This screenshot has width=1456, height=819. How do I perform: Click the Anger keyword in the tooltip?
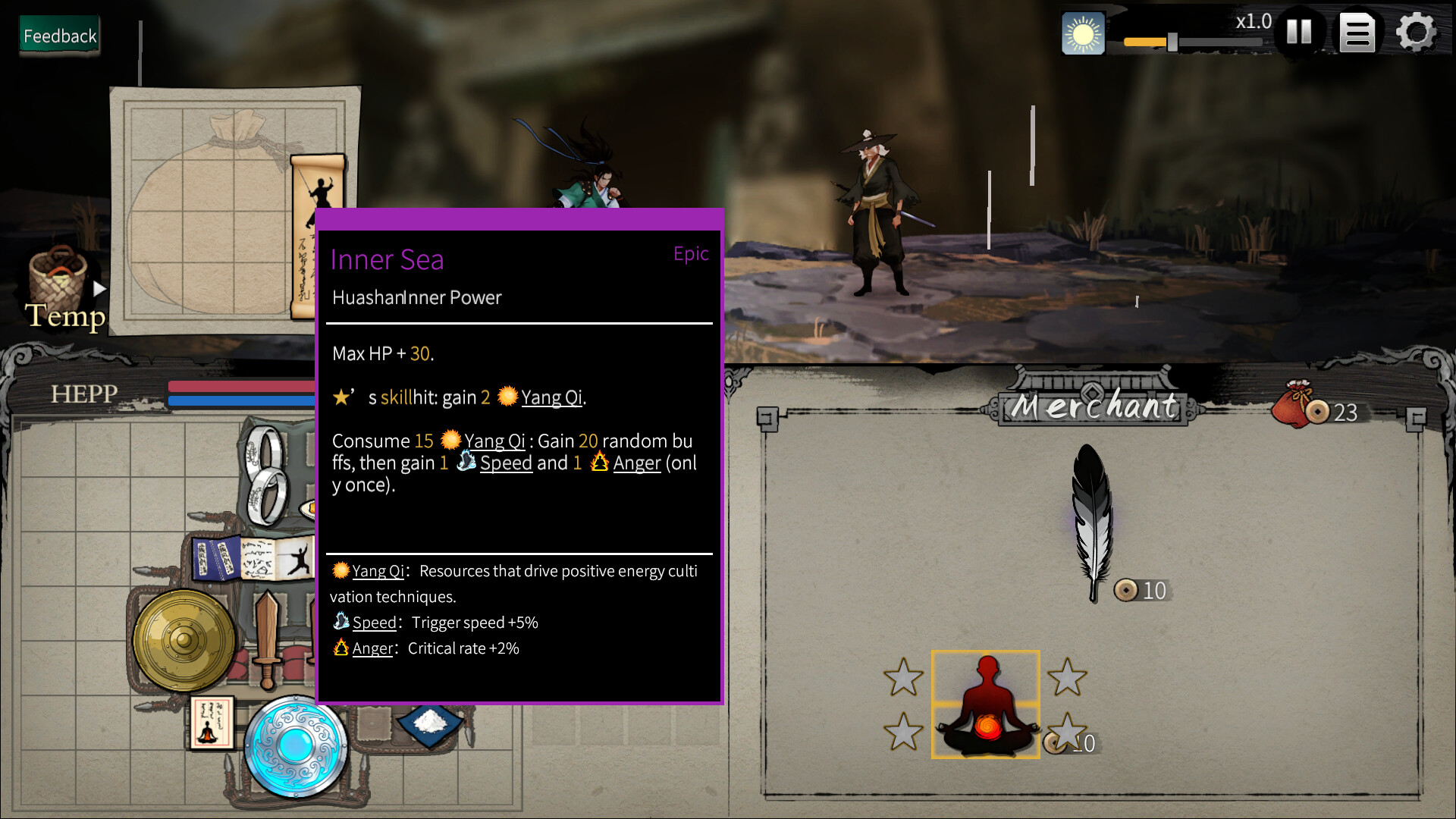pos(636,463)
